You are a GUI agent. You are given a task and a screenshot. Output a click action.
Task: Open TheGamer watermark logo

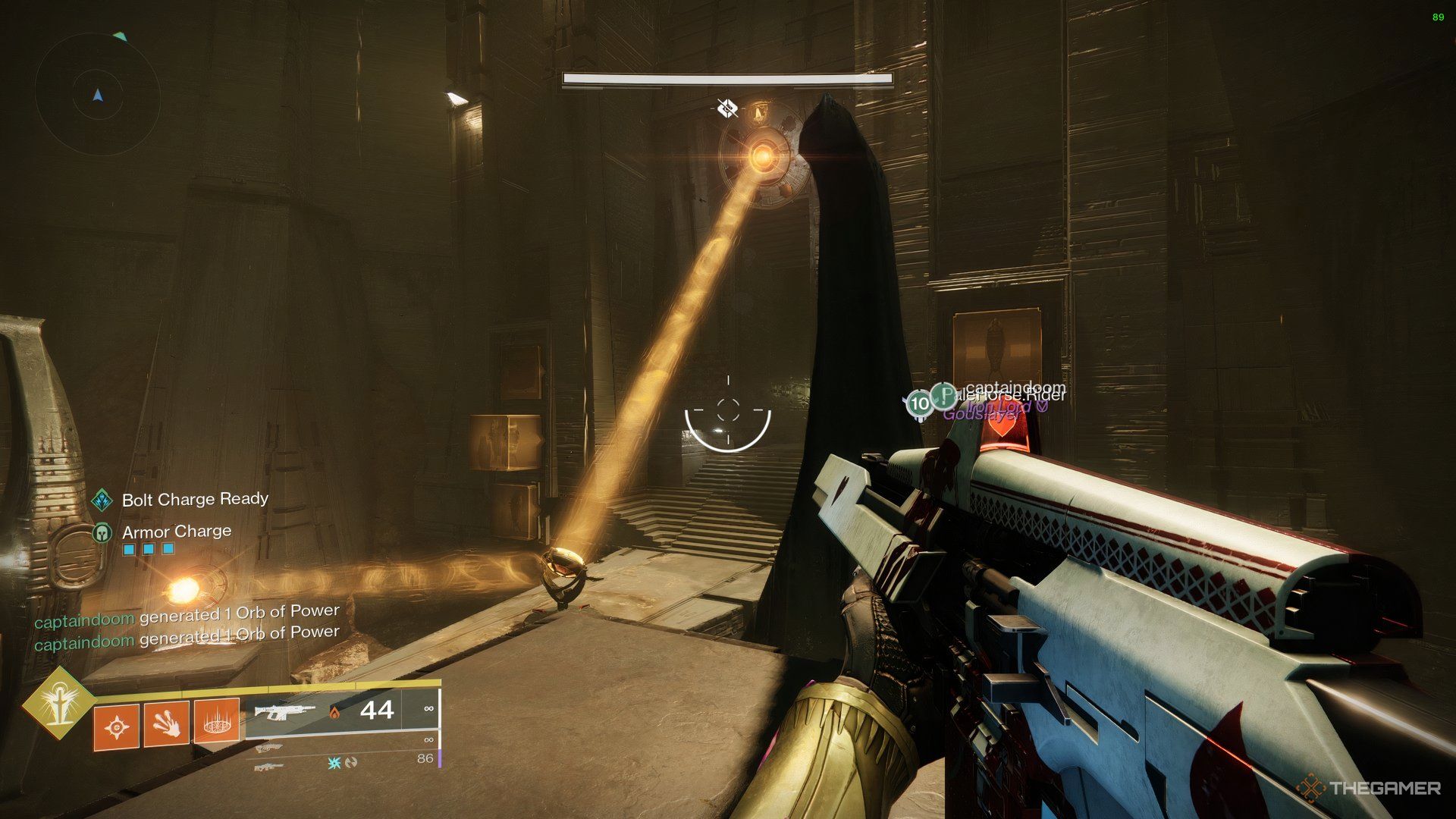pos(1367,788)
